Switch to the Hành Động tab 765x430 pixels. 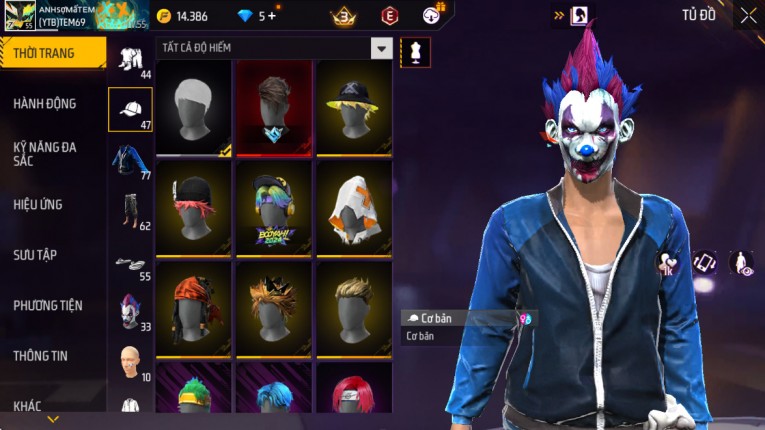46,103
